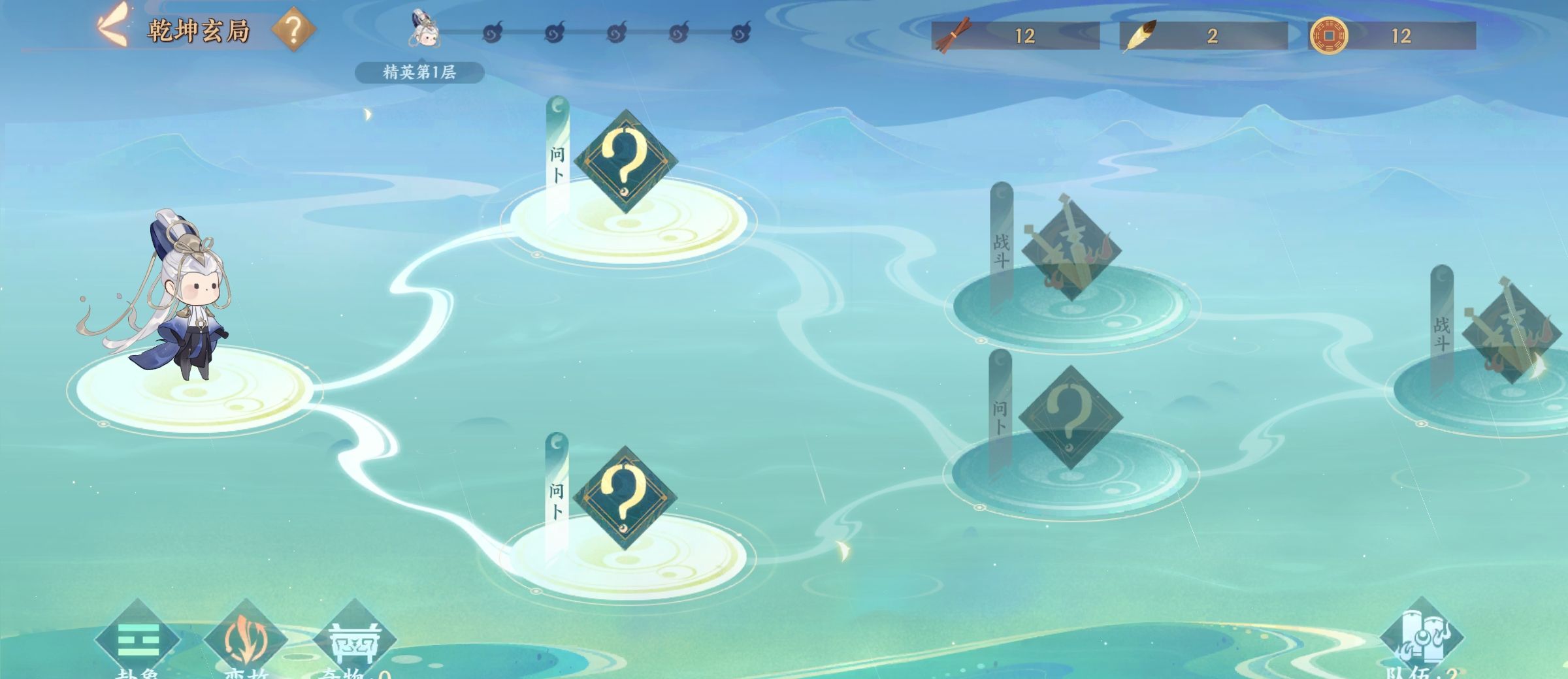
Task: Click the red stick bundle resource icon
Action: [952, 35]
